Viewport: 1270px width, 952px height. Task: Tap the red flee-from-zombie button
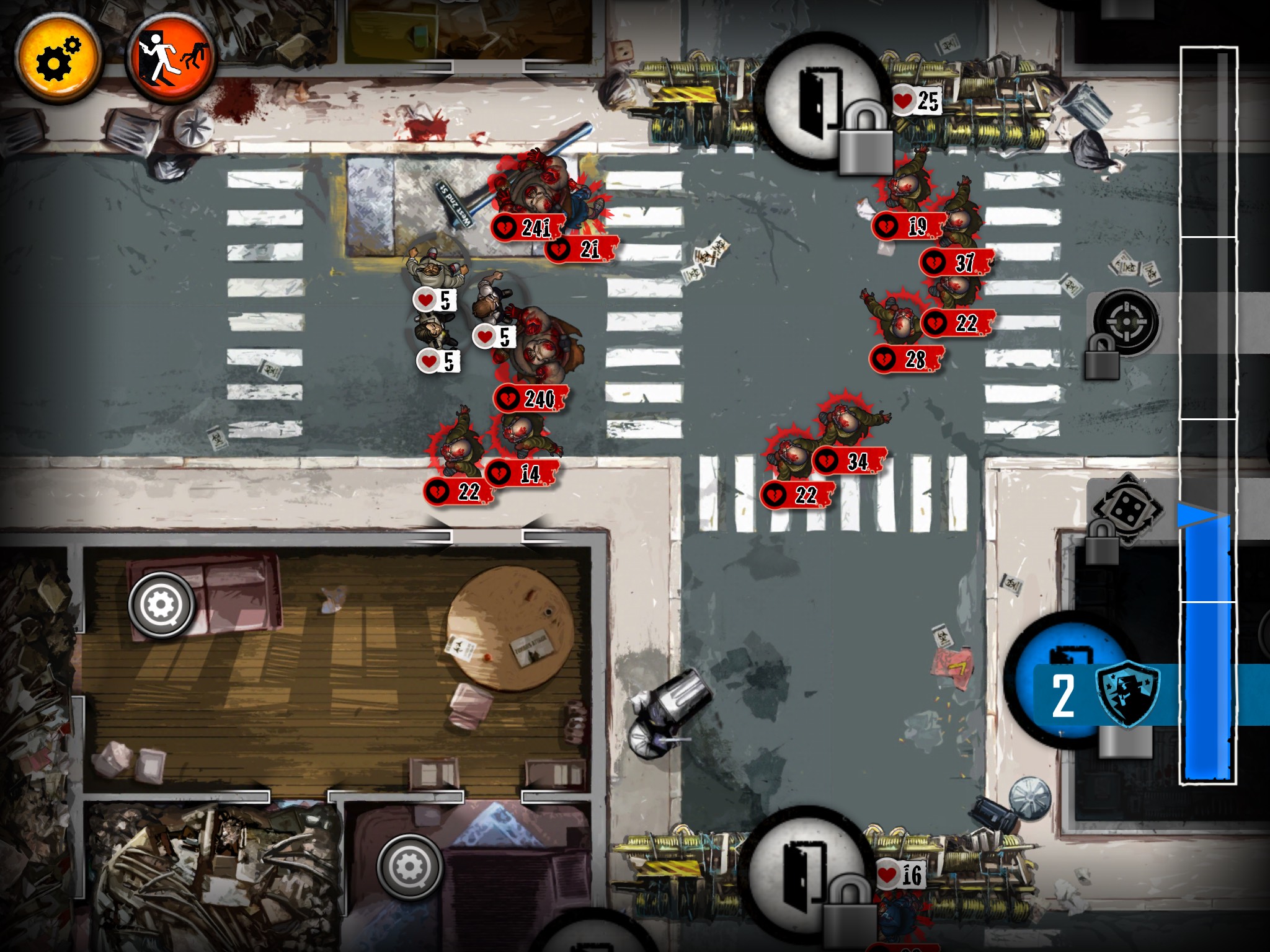(171, 59)
